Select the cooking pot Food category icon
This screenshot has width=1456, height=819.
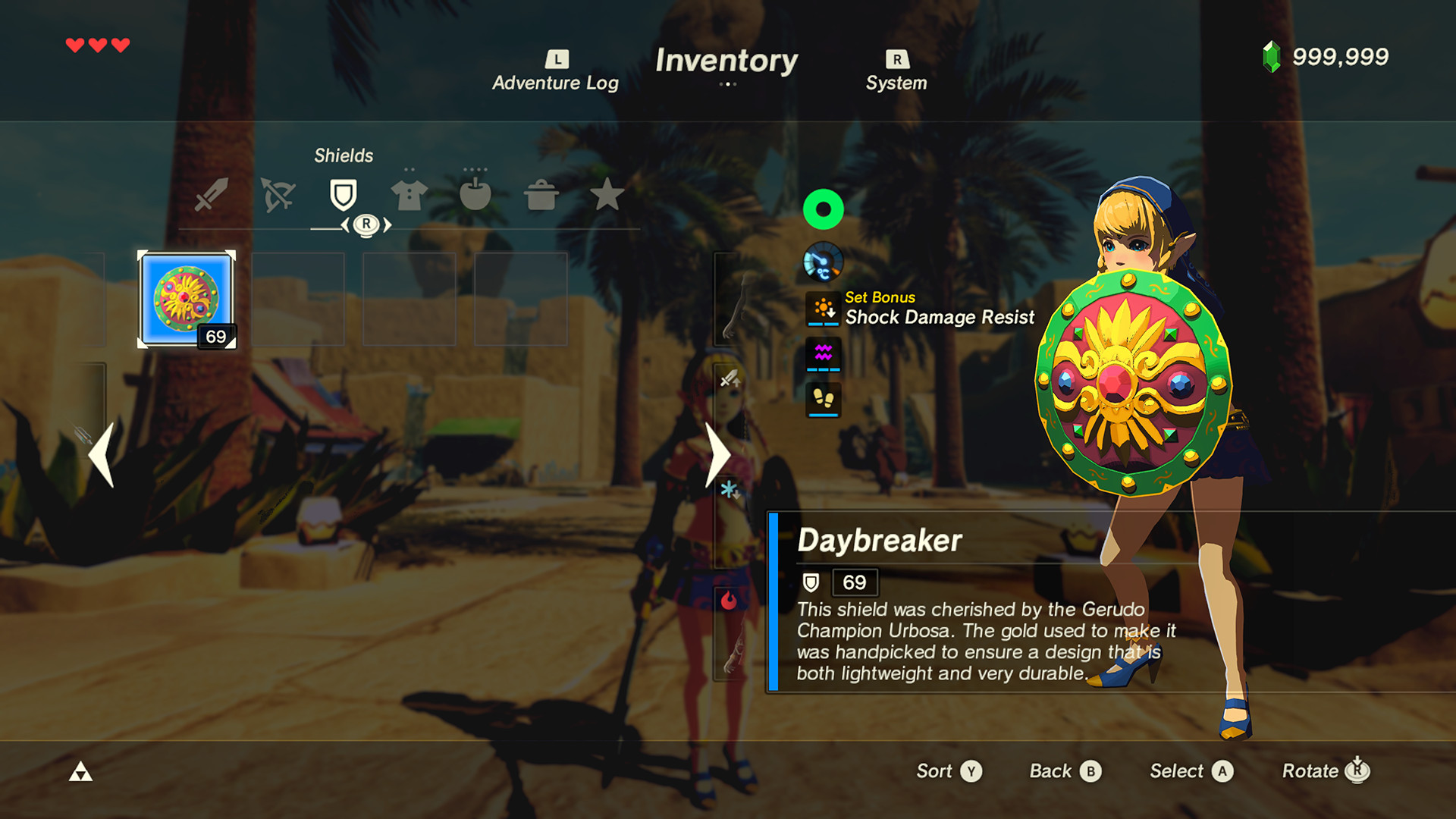click(539, 195)
